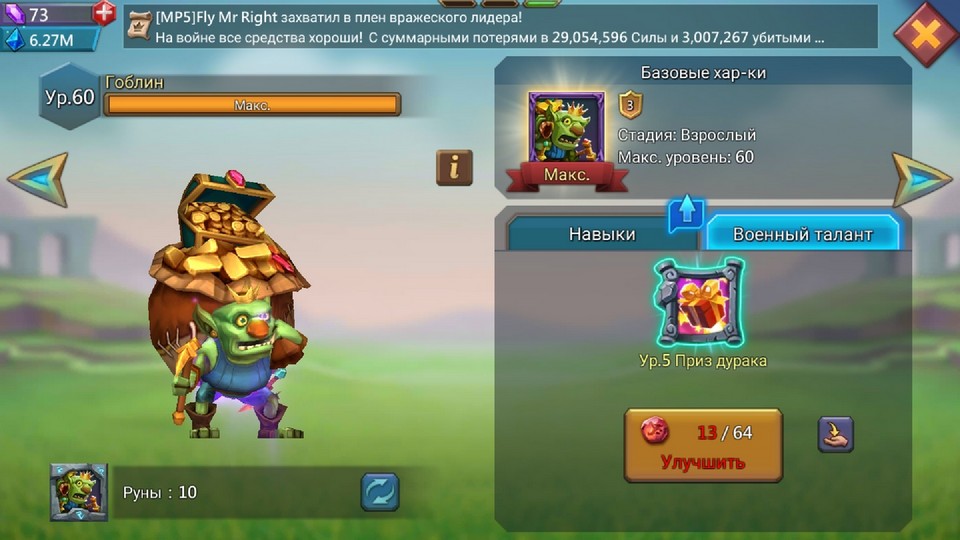The height and width of the screenshot is (540, 960).
Task: Show previous familiar with left arrow
Action: coord(38,180)
